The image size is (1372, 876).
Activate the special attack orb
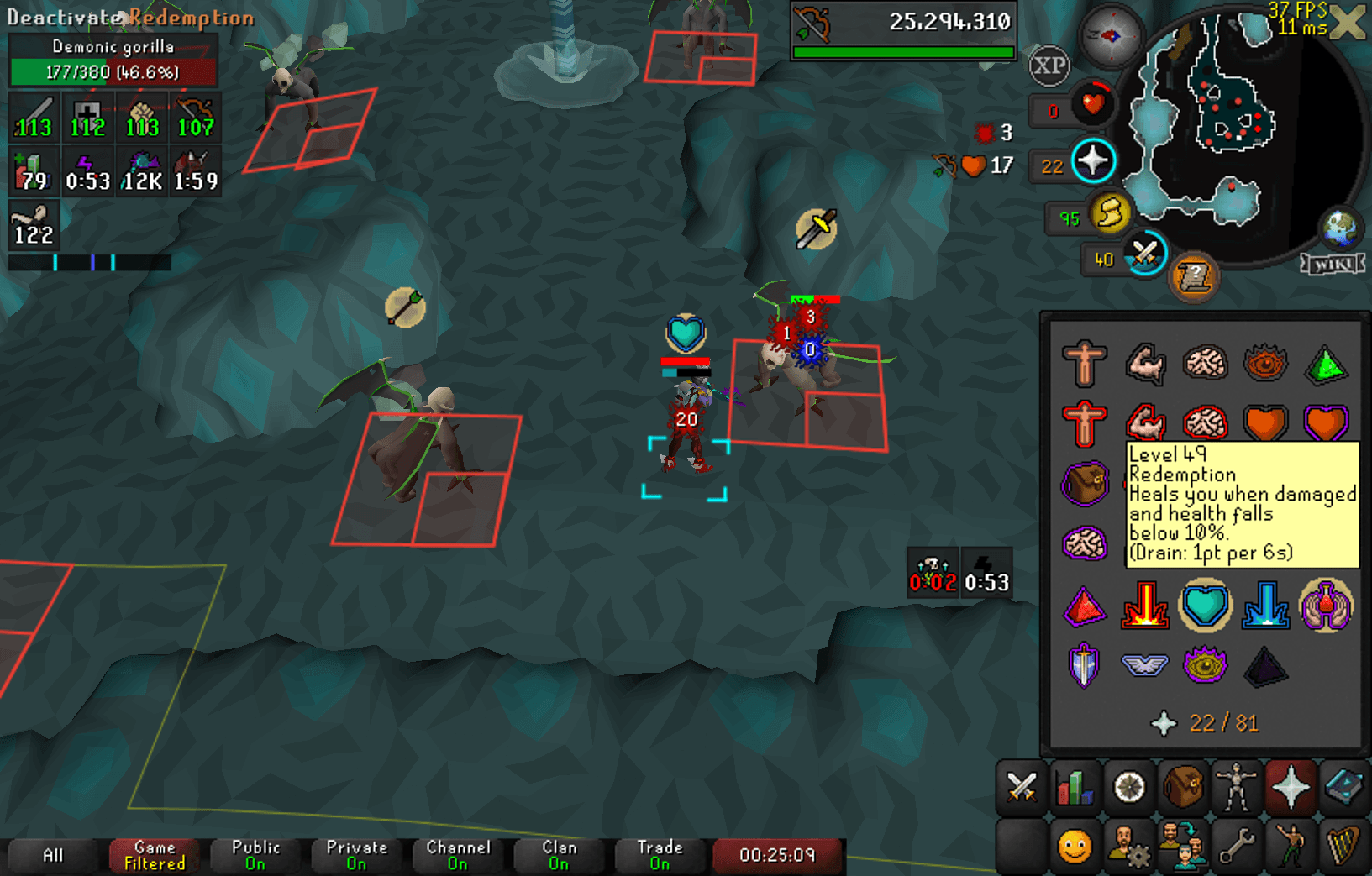pyautogui.click(x=1144, y=254)
